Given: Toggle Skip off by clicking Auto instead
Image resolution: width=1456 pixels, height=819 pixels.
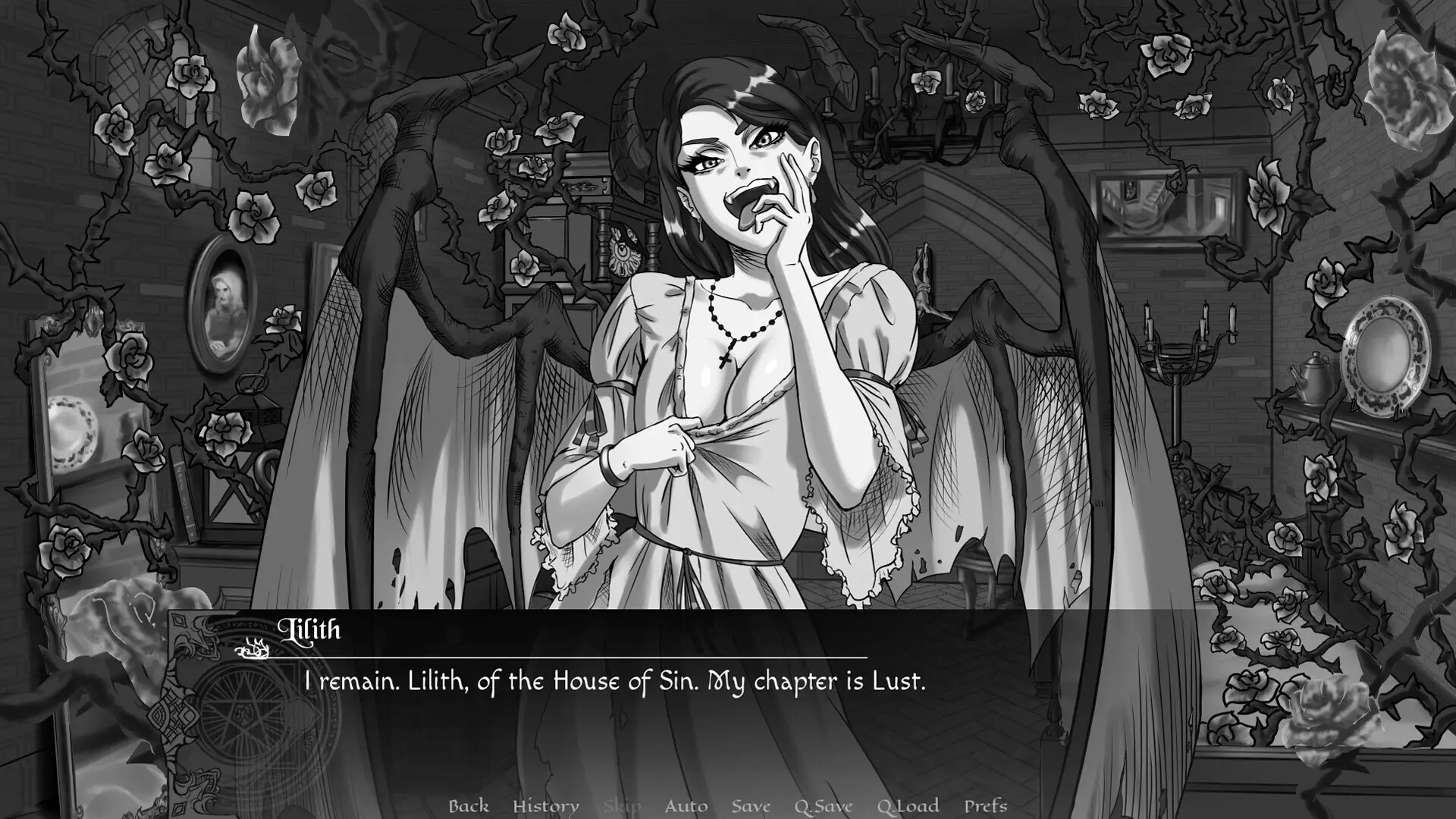Looking at the screenshot, I should click(686, 806).
